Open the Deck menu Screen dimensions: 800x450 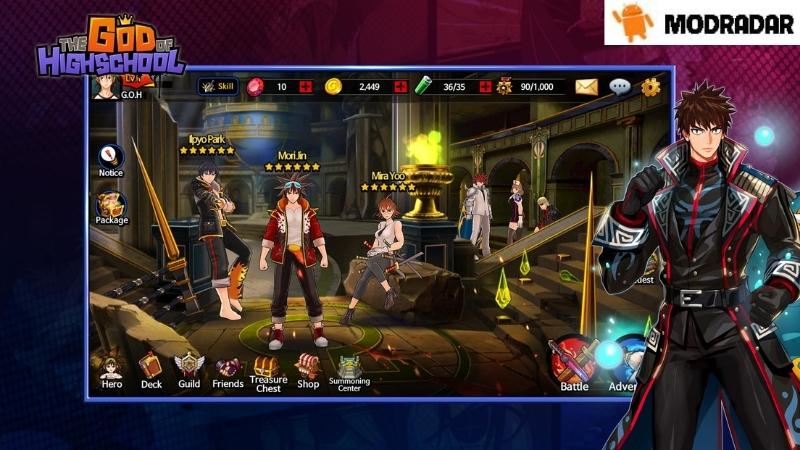pos(151,368)
